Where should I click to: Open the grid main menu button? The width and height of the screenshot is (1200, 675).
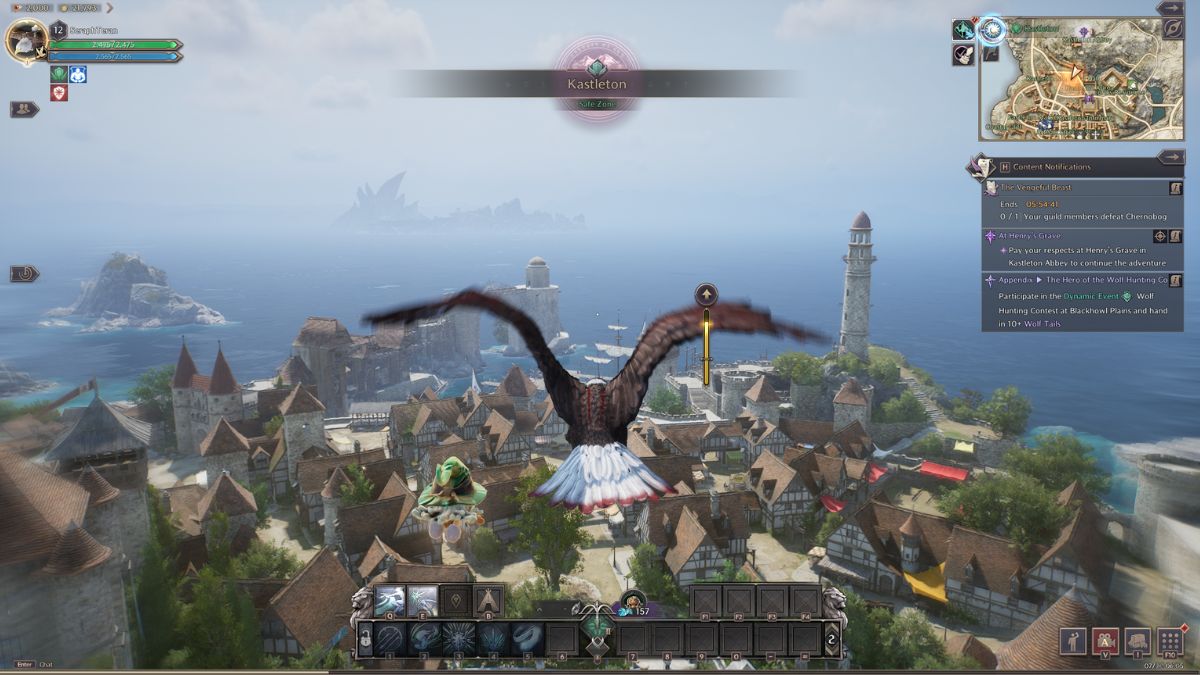click(x=1170, y=641)
